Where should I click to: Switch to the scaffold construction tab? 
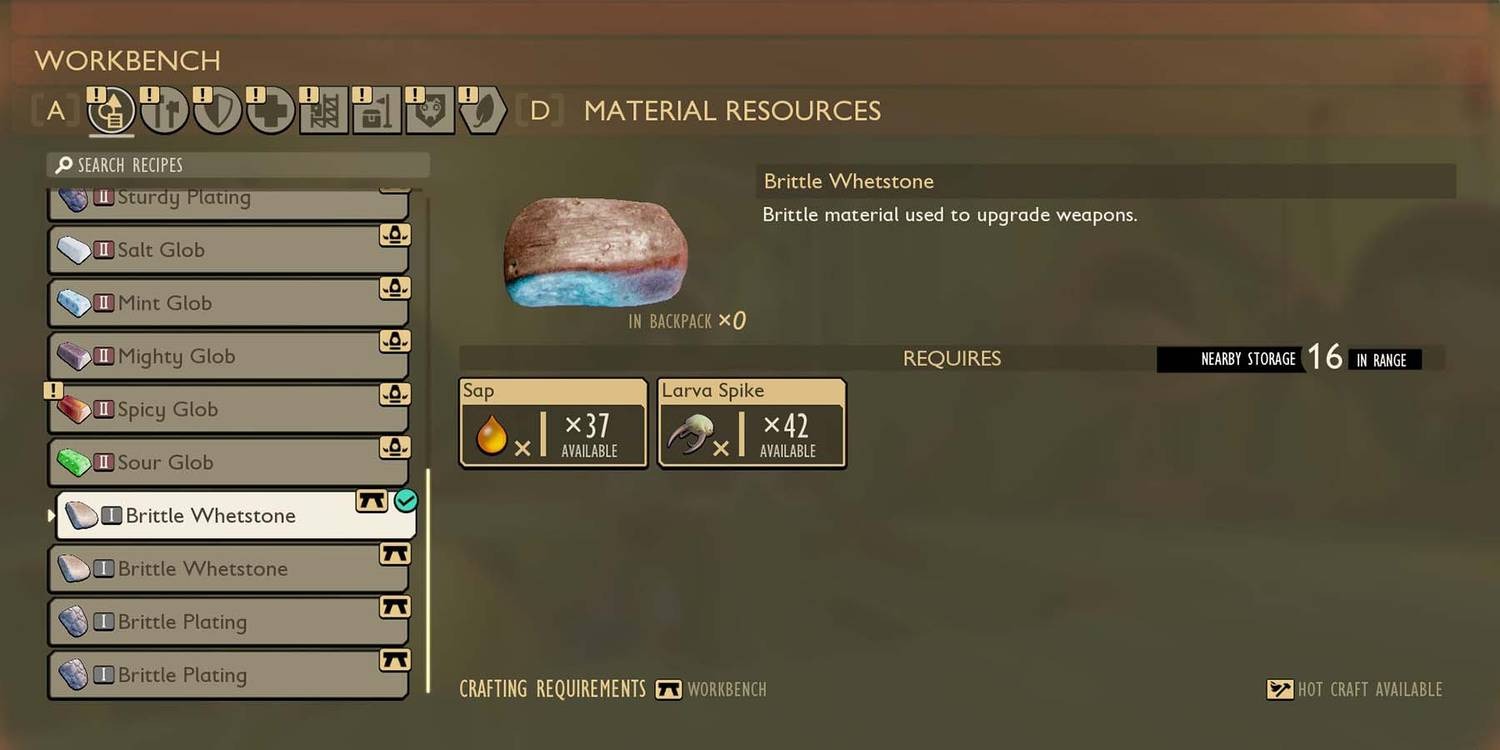click(324, 111)
